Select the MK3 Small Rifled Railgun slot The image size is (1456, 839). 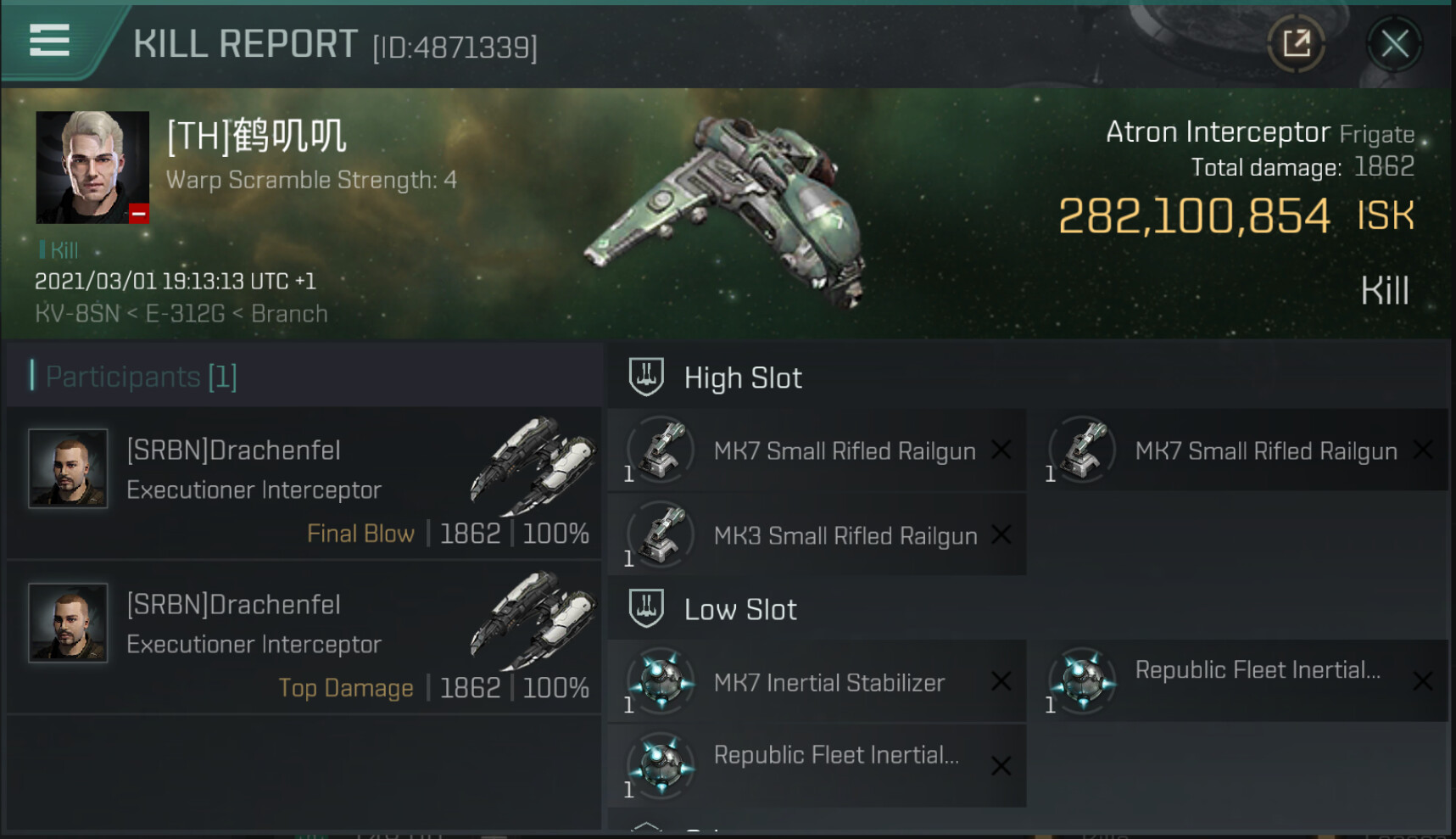[817, 535]
